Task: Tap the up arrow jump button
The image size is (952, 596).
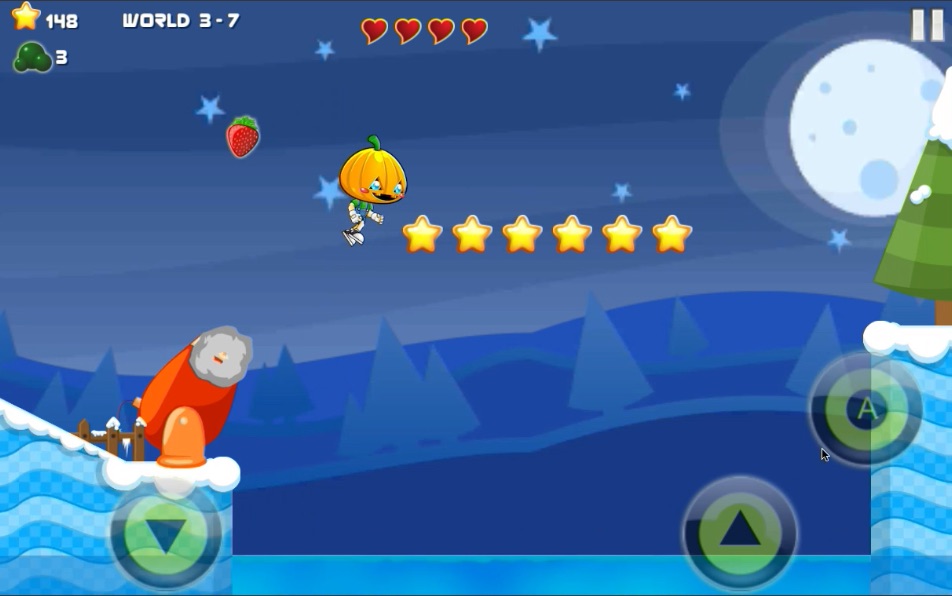Action: tap(739, 530)
